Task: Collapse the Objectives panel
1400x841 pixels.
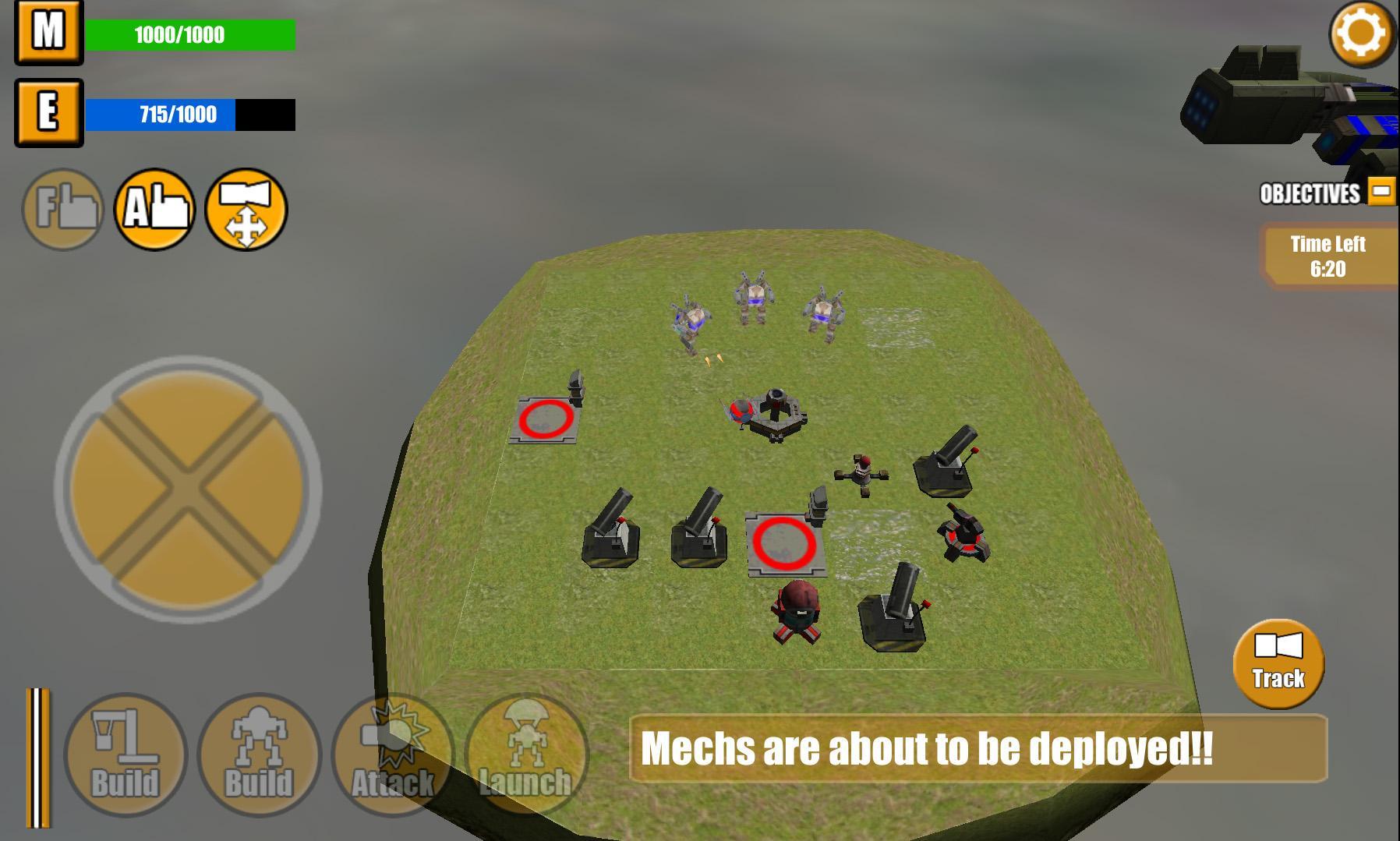Action: coord(1381,189)
